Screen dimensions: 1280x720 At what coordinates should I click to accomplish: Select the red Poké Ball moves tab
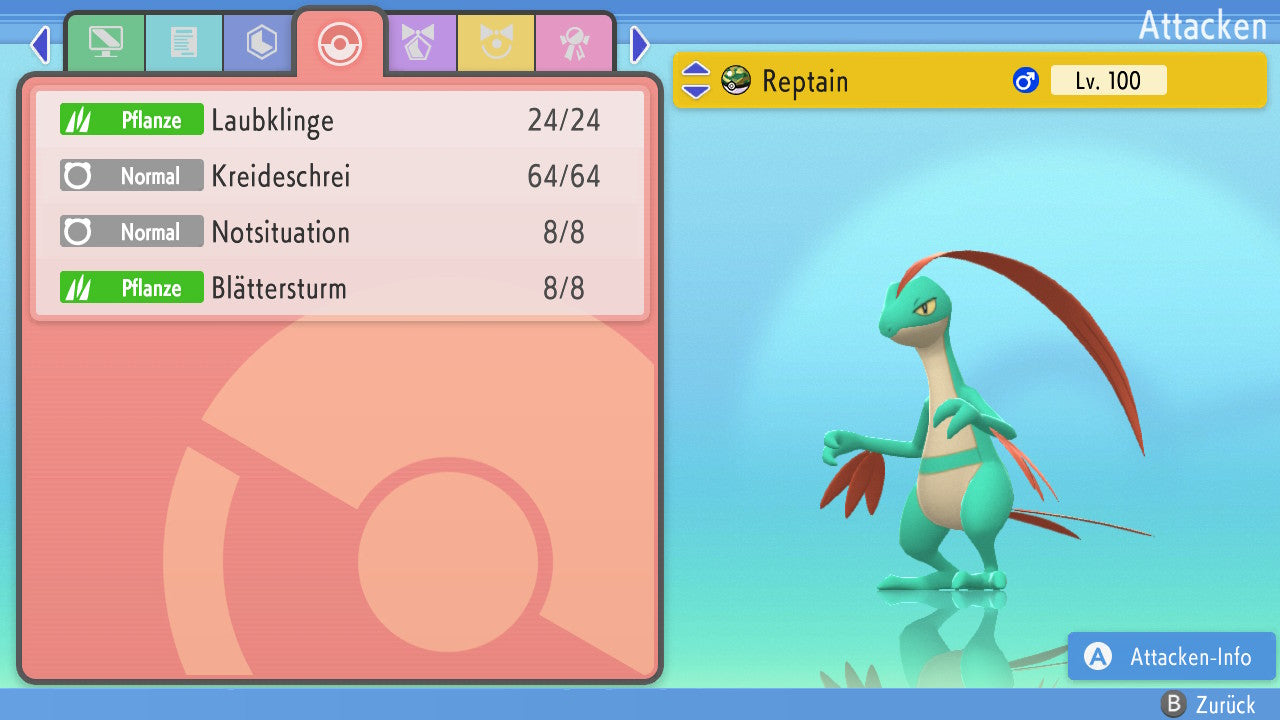coord(339,43)
